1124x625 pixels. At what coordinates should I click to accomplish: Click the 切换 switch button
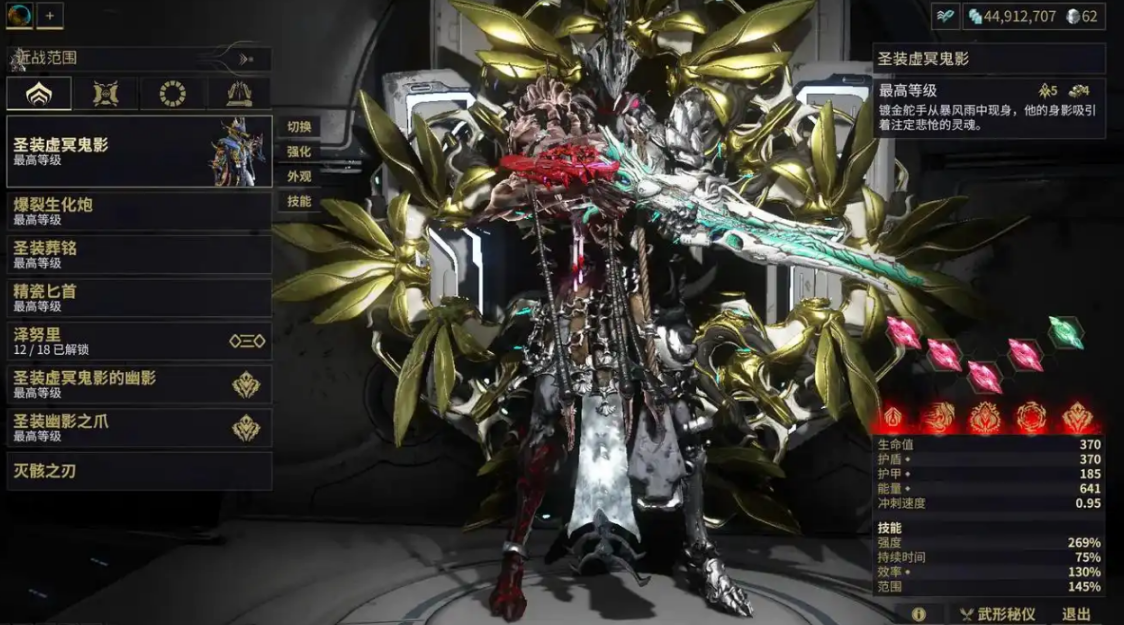tap(299, 127)
